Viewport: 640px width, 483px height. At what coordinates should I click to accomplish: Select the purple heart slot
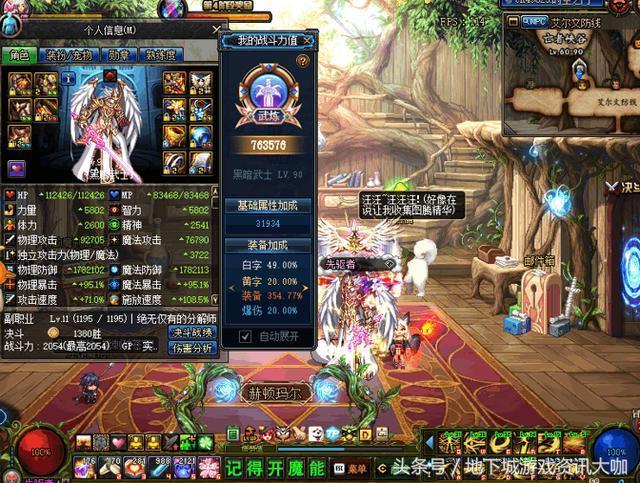click(x=17, y=167)
